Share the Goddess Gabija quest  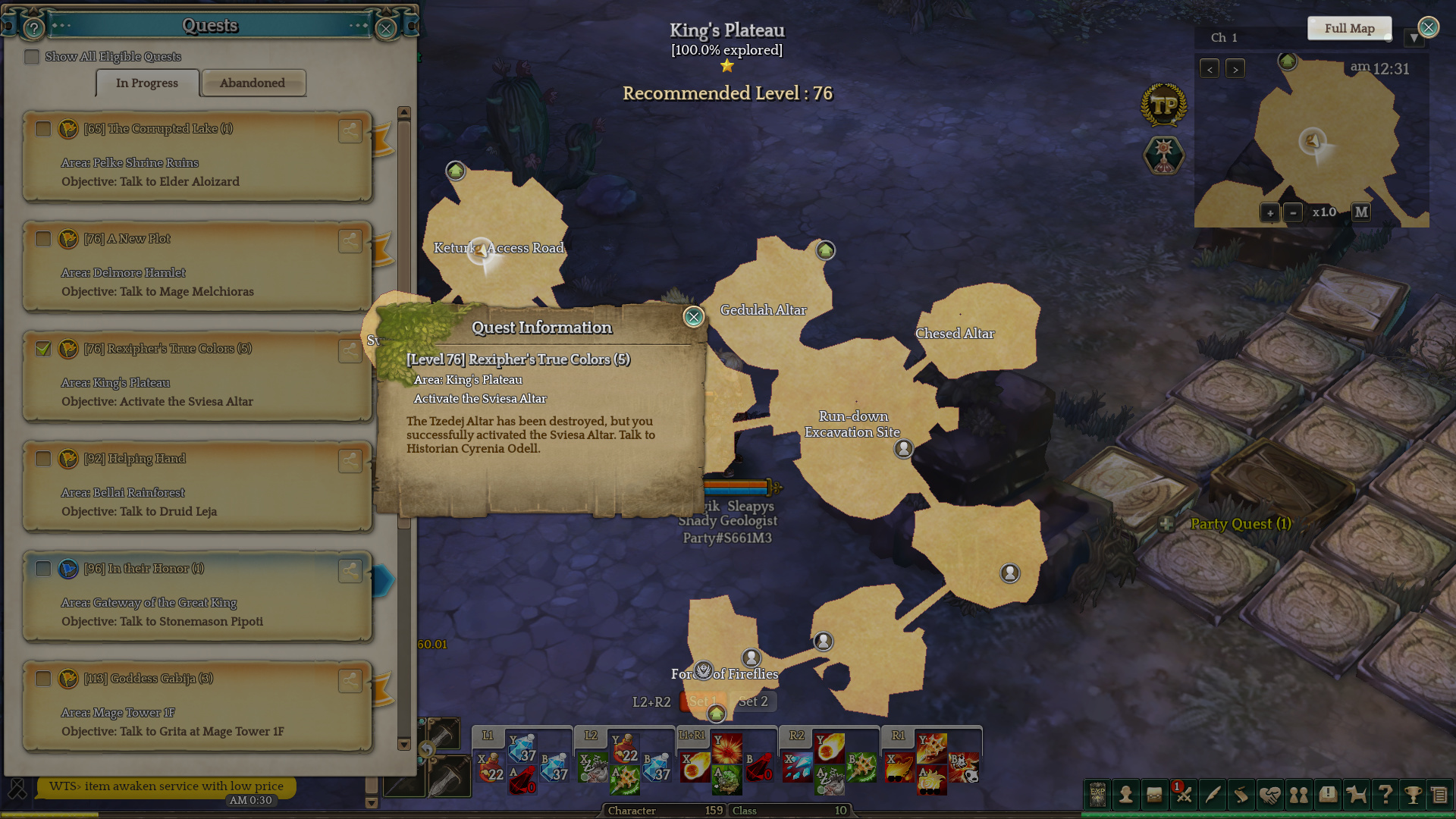(x=350, y=680)
